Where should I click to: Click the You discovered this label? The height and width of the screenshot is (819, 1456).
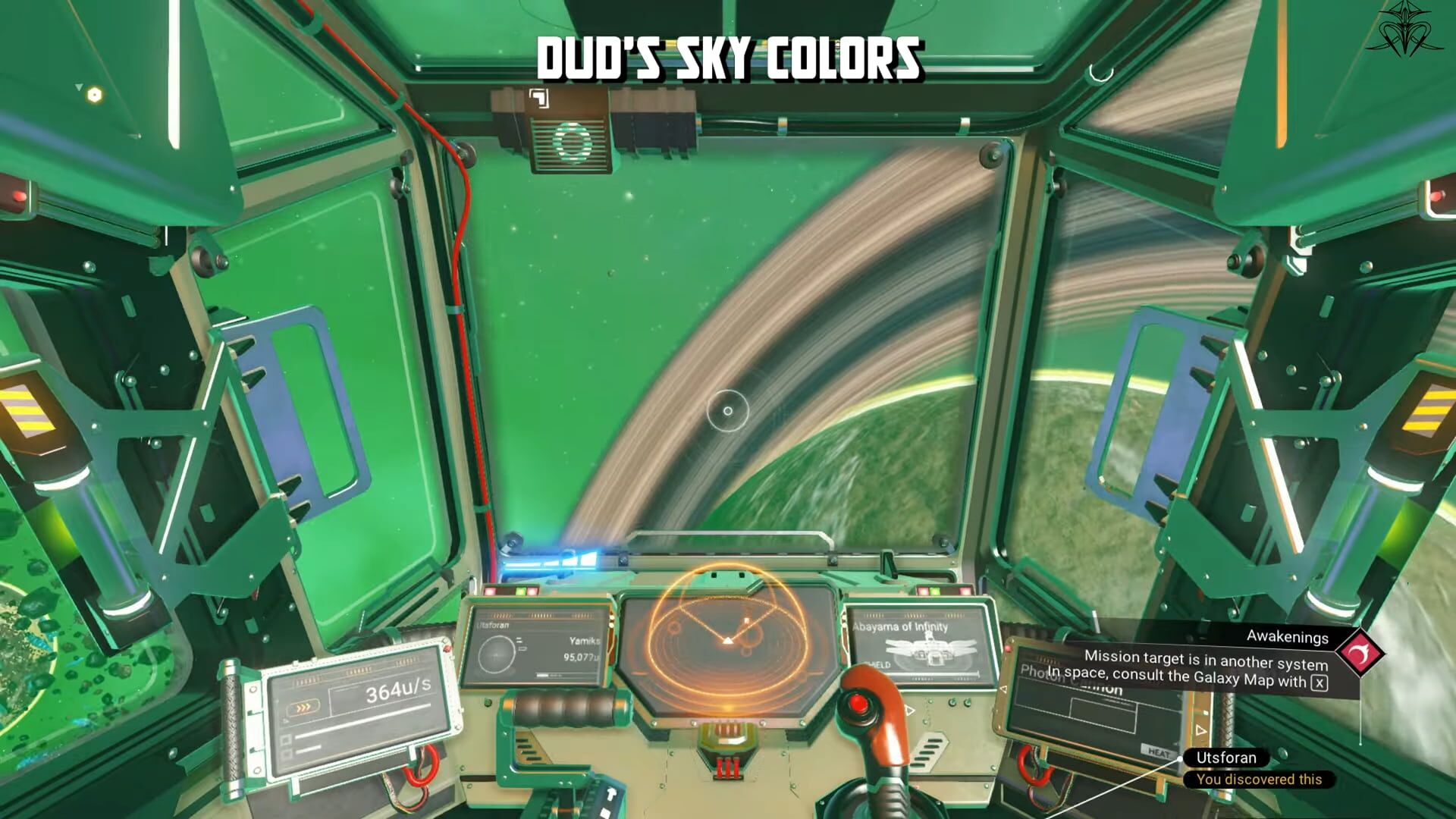pos(1261,780)
